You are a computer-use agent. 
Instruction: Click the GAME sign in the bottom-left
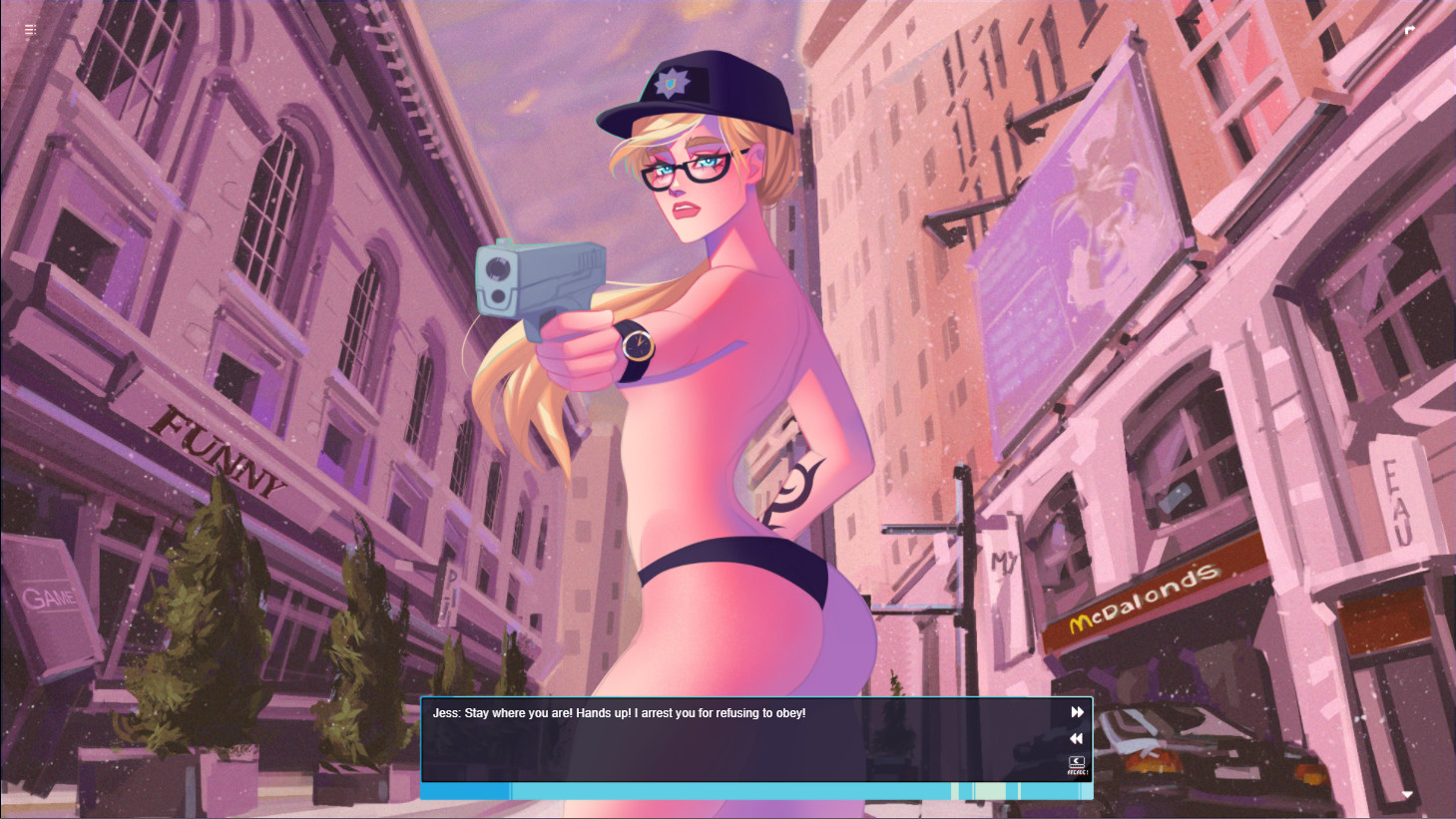pos(48,599)
